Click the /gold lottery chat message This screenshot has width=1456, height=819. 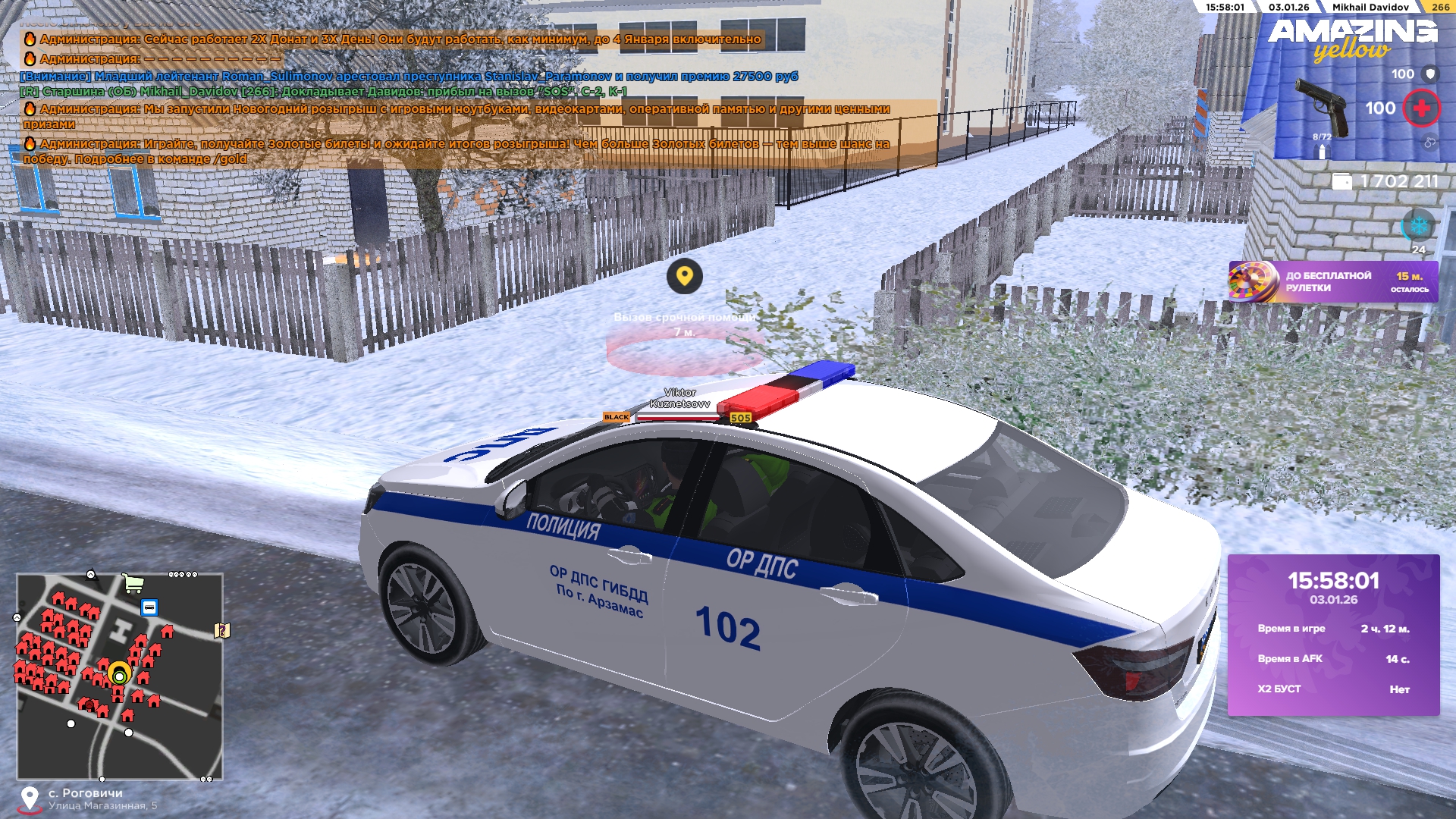455,151
